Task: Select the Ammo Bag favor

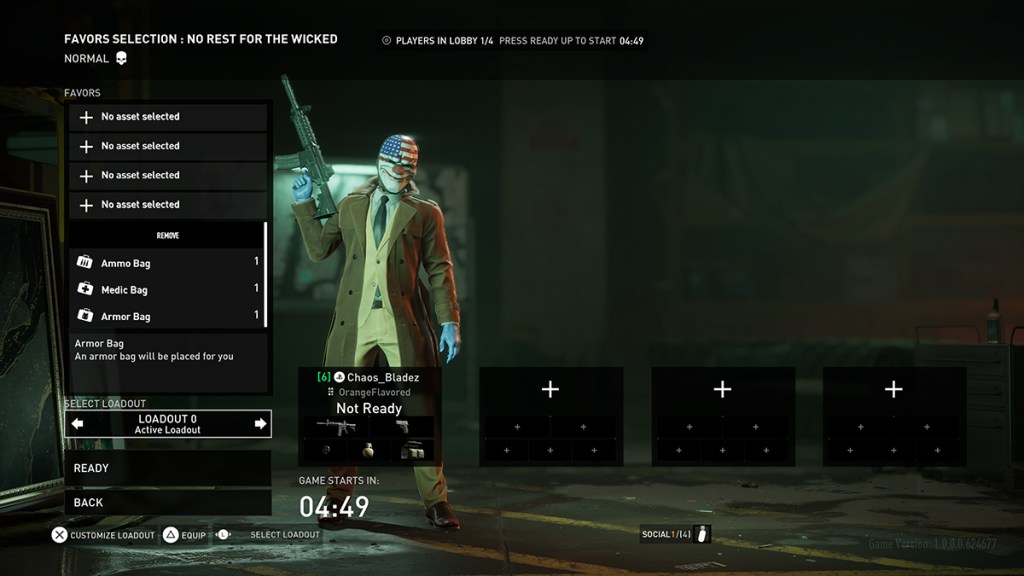Action: (x=167, y=263)
